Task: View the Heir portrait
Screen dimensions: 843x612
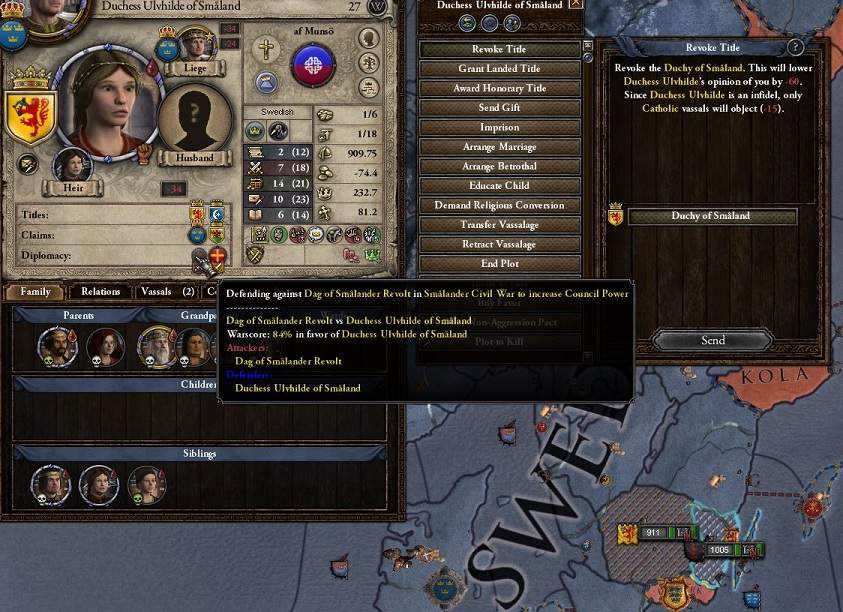Action: pos(72,167)
